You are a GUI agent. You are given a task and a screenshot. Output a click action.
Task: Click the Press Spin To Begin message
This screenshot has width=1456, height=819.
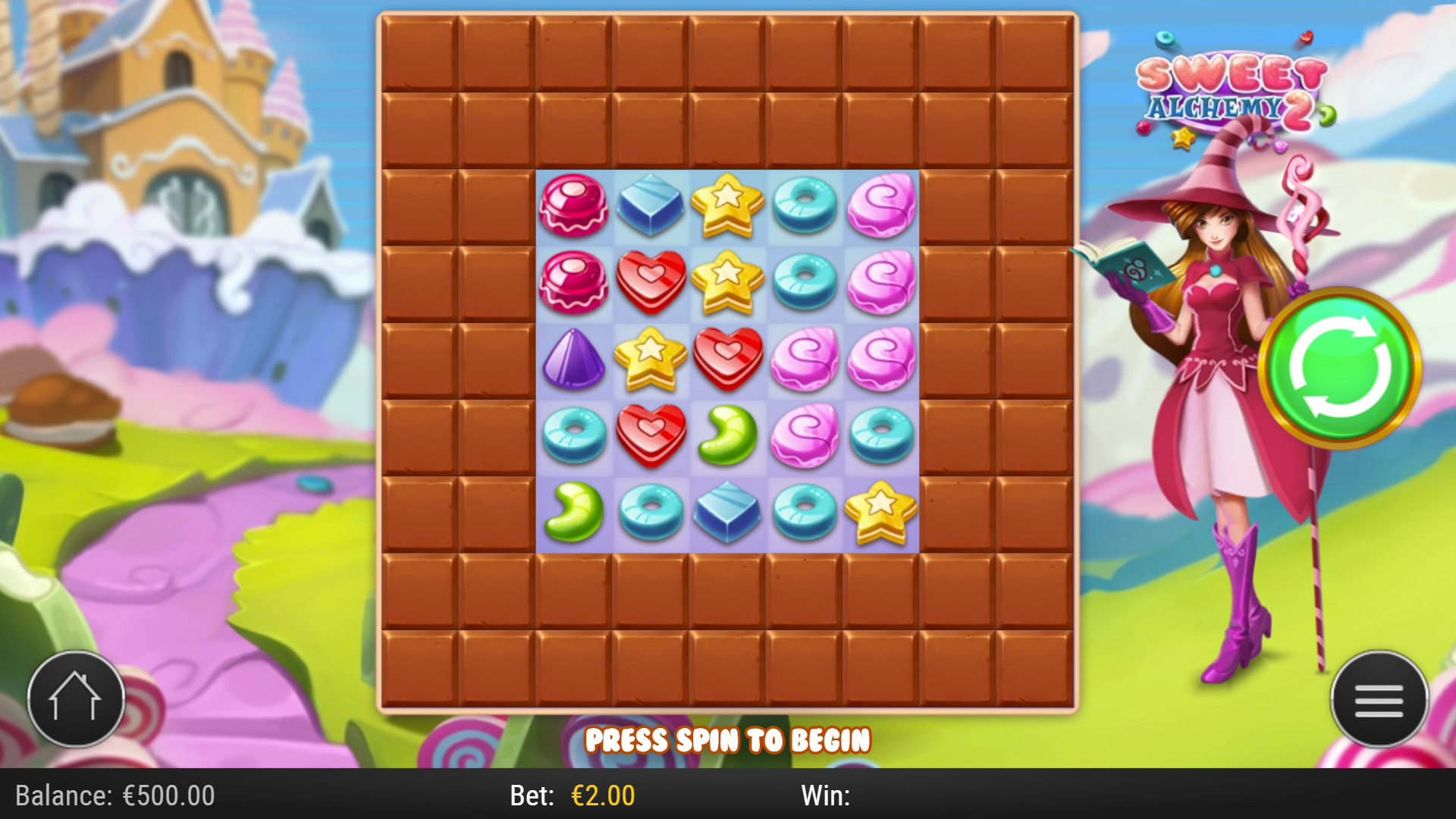(x=728, y=740)
